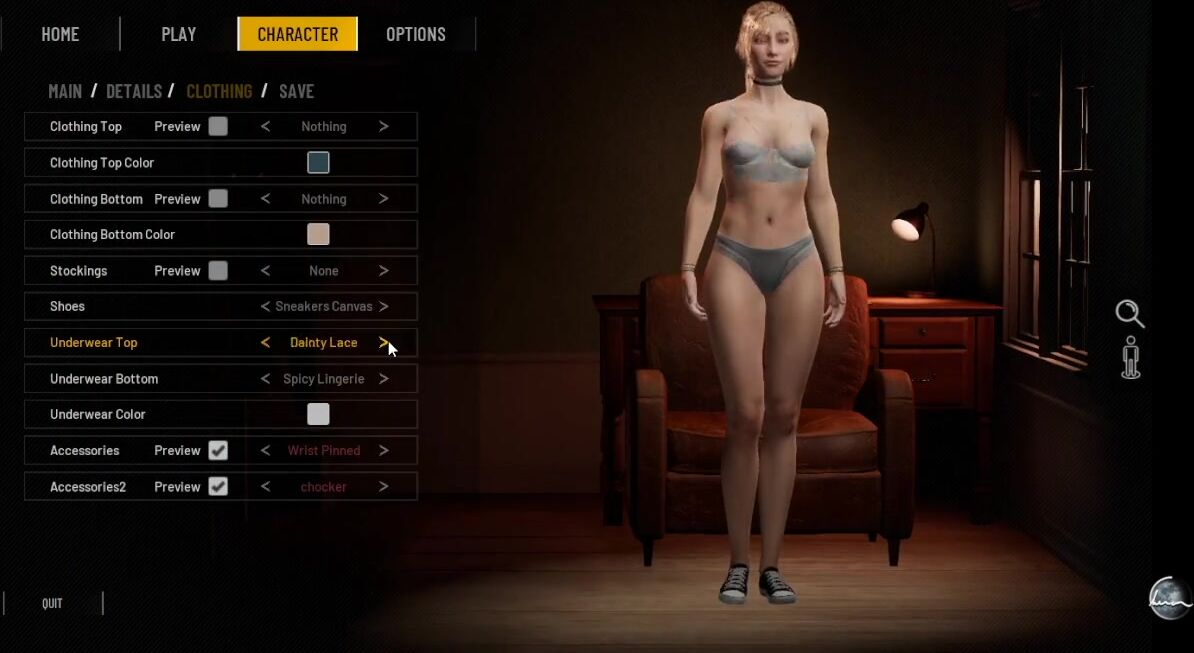Go to the PLAY menu
Screen dimensions: 1194x653
tap(179, 34)
